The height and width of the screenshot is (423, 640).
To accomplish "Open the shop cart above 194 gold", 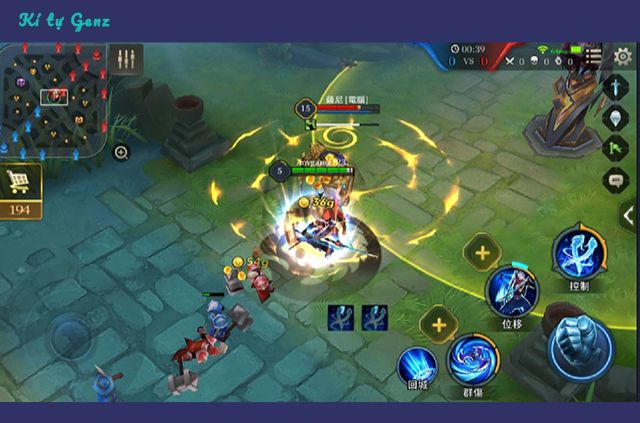I will (x=20, y=183).
